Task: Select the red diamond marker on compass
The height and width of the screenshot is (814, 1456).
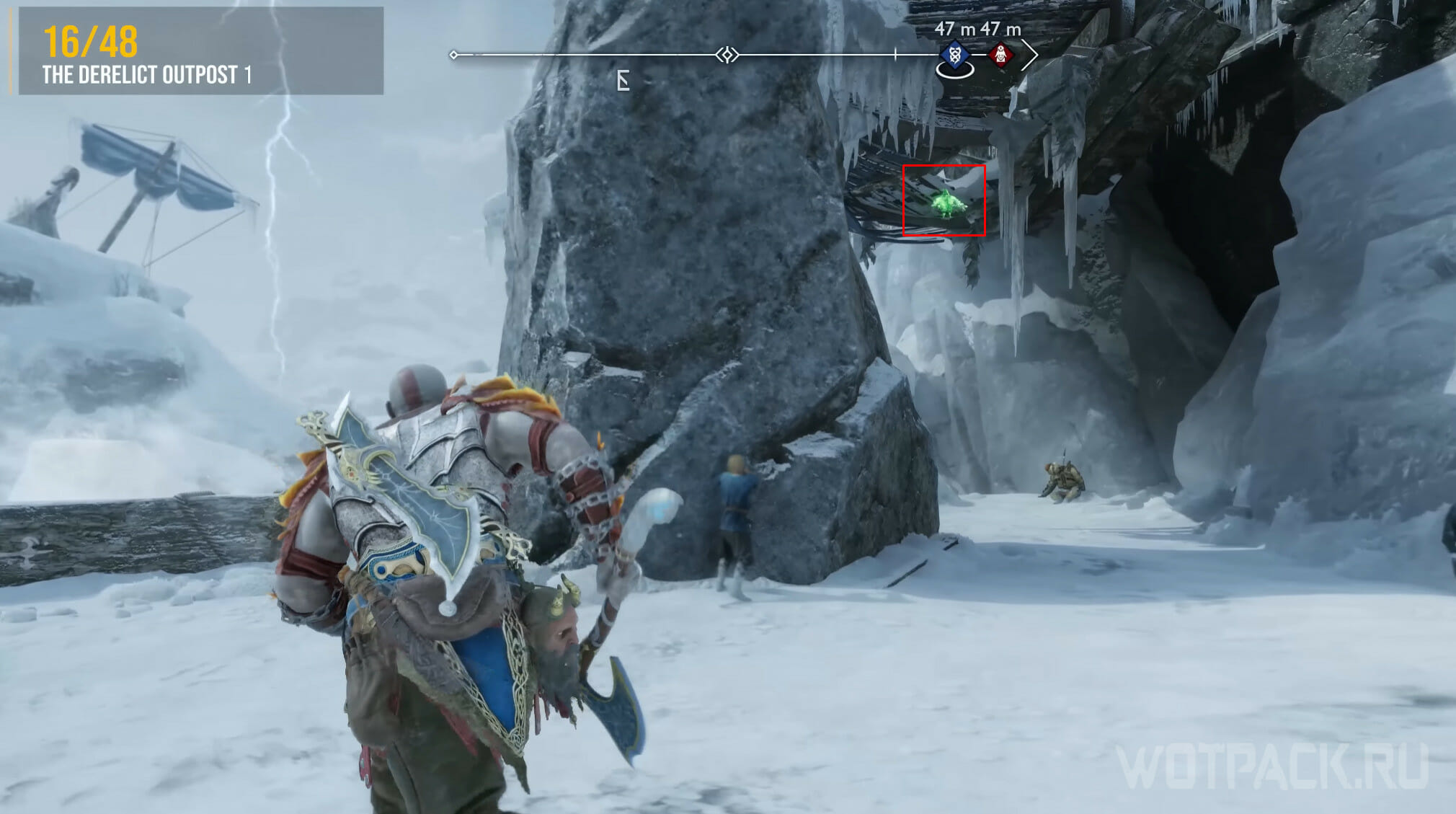Action: [1000, 54]
